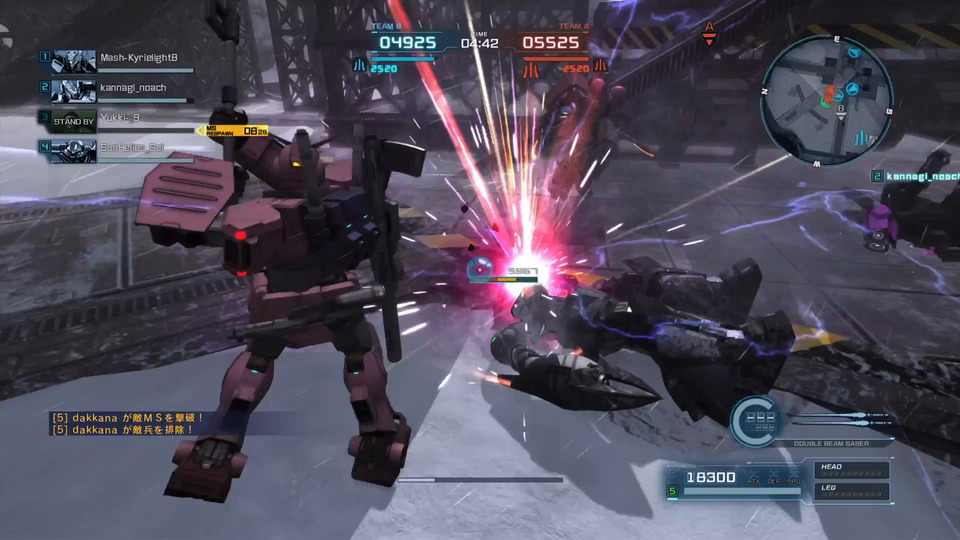This screenshot has height=540, width=960.
Task: Select teammate Mash-Kyrielight8 in the squad list
Action: (138, 58)
